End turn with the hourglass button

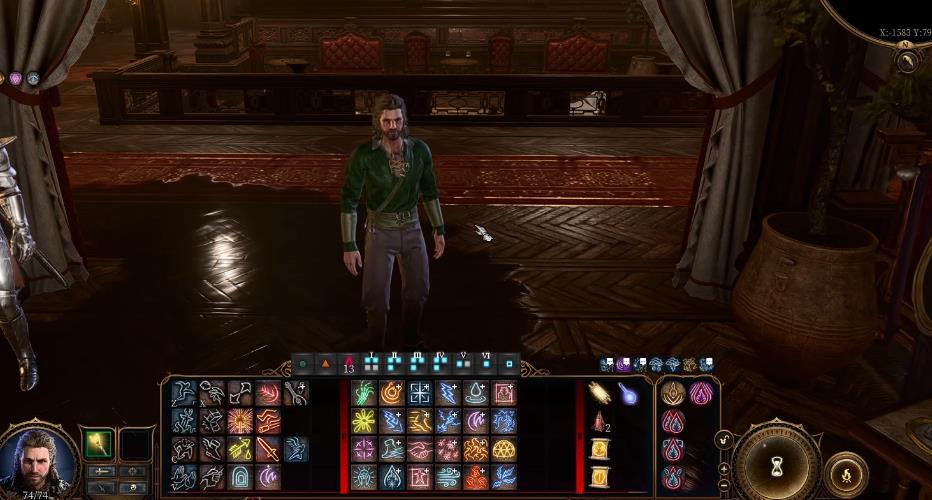coord(777,465)
